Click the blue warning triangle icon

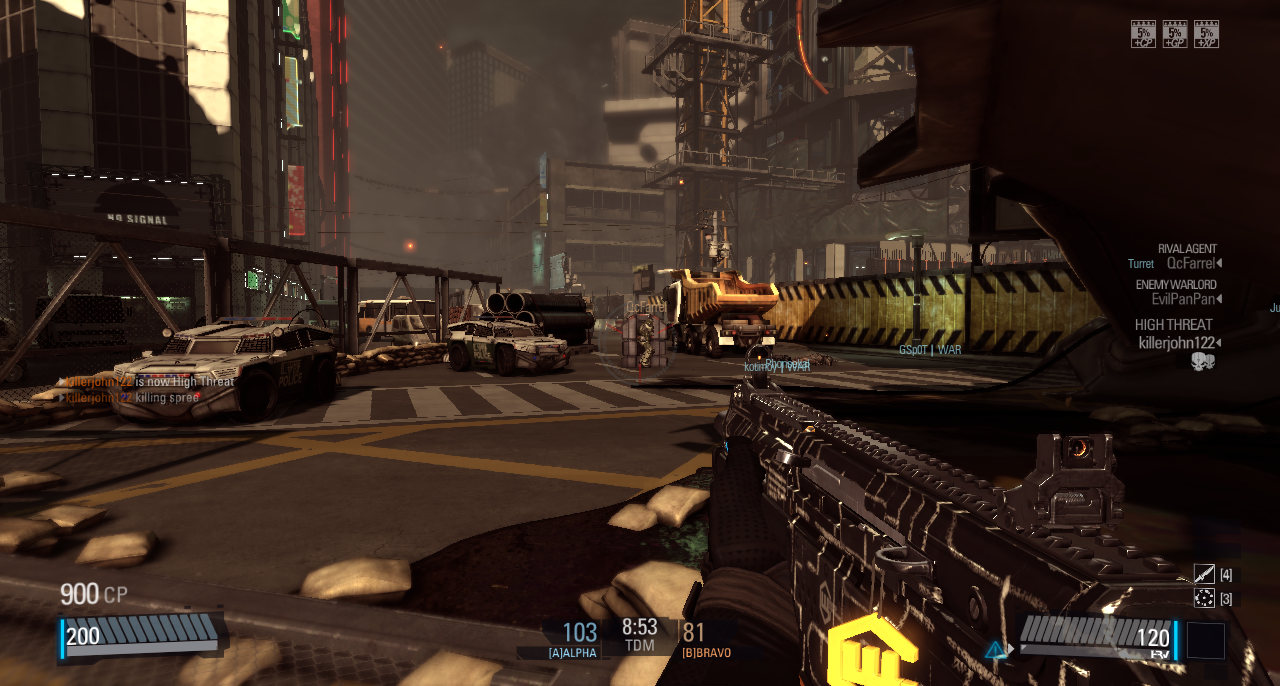pyautogui.click(x=994, y=650)
